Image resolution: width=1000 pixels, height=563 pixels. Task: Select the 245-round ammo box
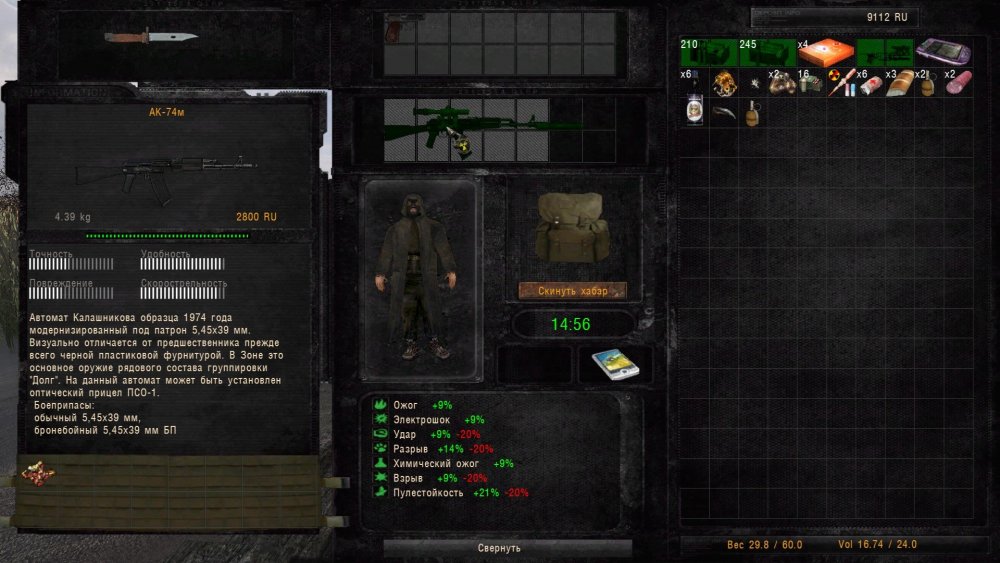point(766,52)
